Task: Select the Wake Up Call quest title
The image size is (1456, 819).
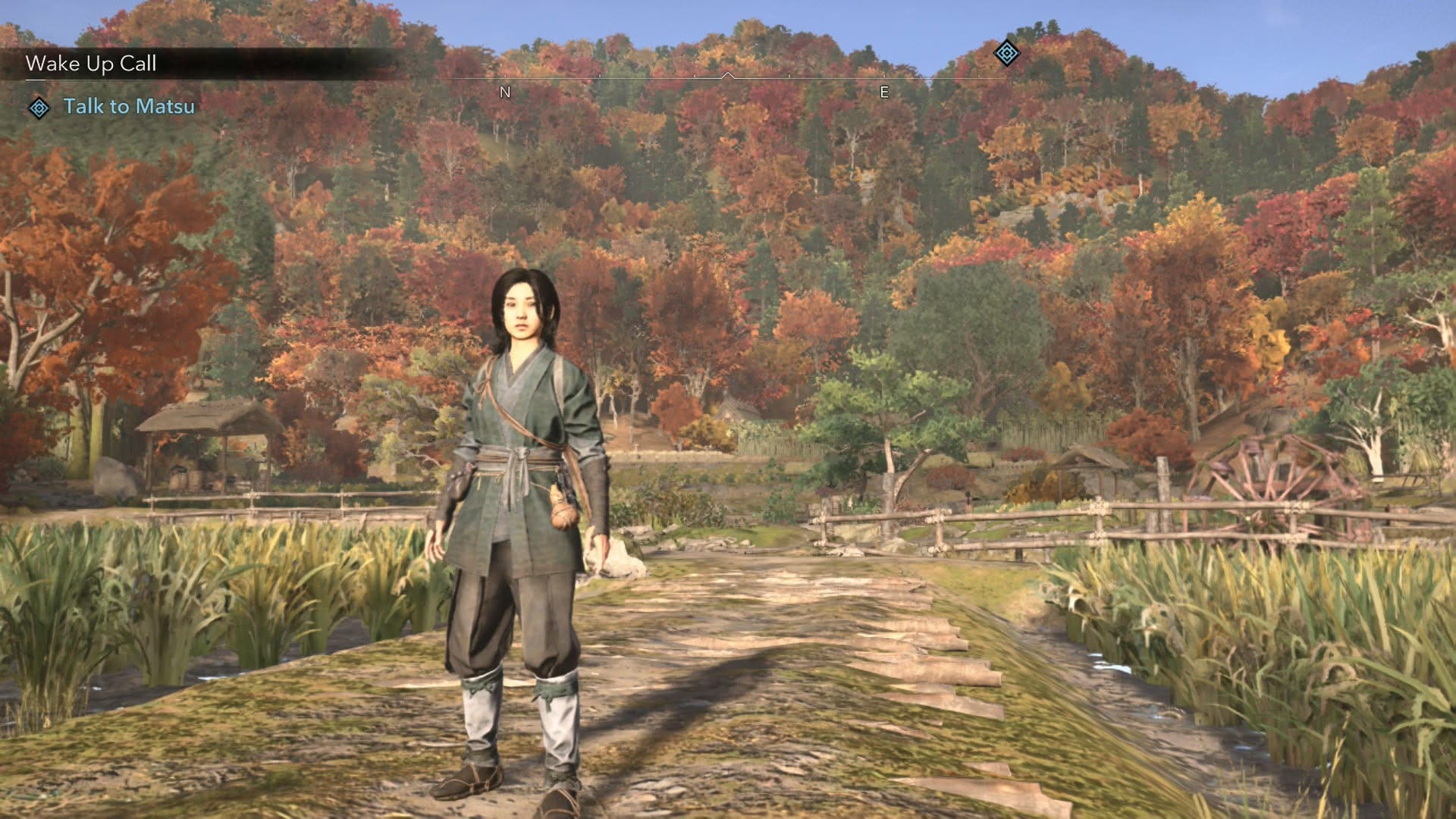Action: pyautogui.click(x=91, y=64)
